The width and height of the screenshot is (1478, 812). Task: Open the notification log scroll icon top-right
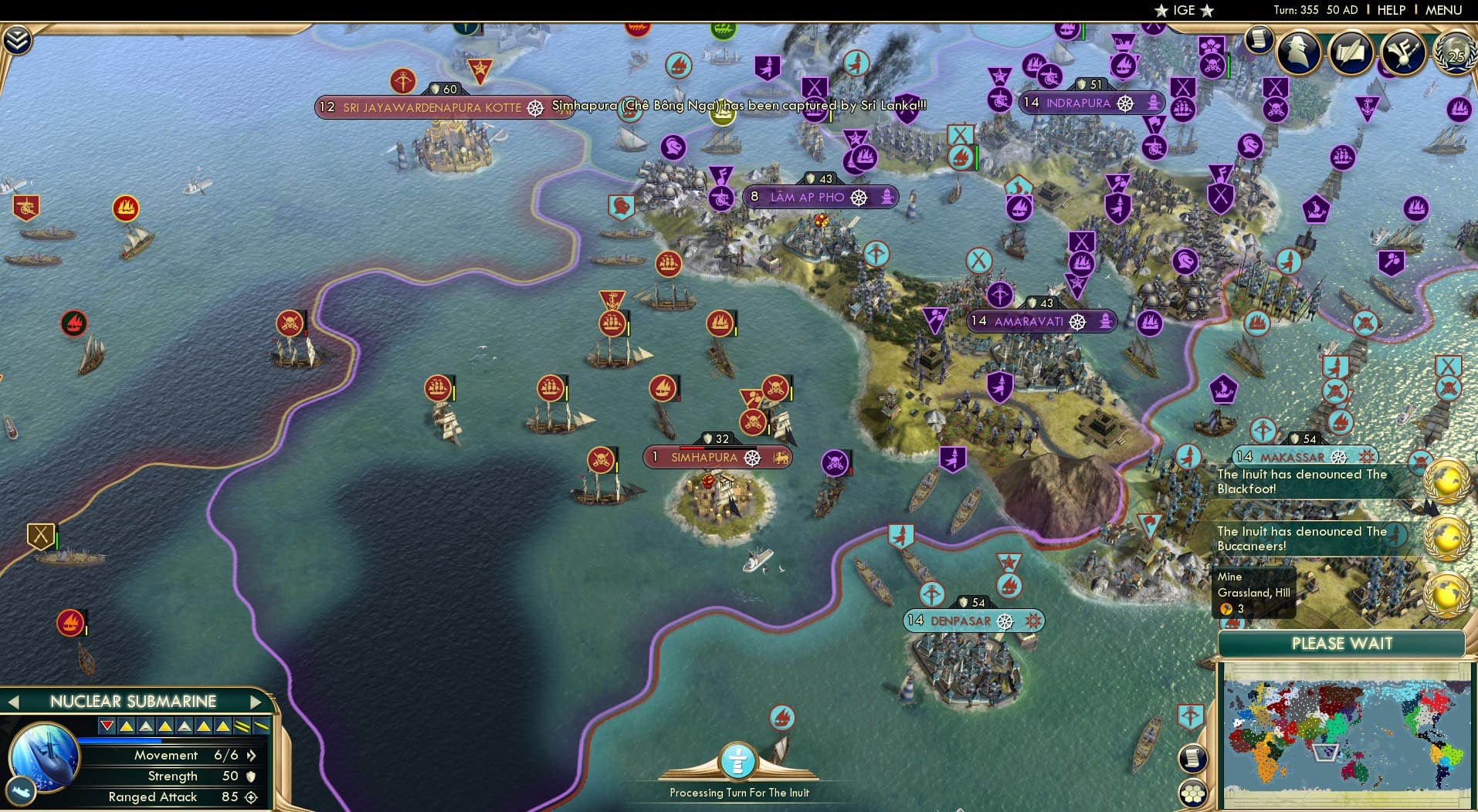pyautogui.click(x=1259, y=40)
